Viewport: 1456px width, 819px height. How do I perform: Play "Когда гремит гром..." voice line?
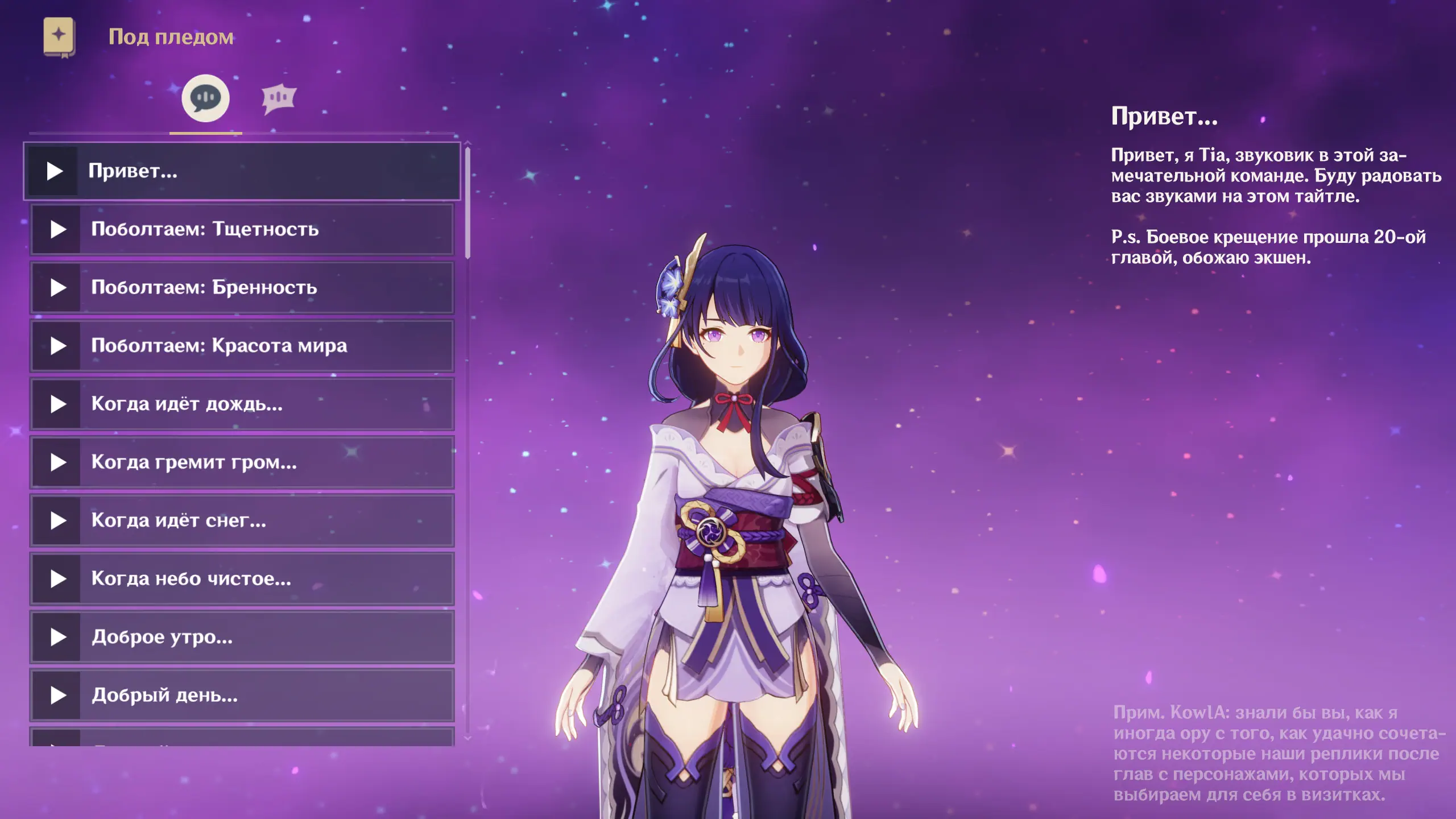tap(58, 462)
